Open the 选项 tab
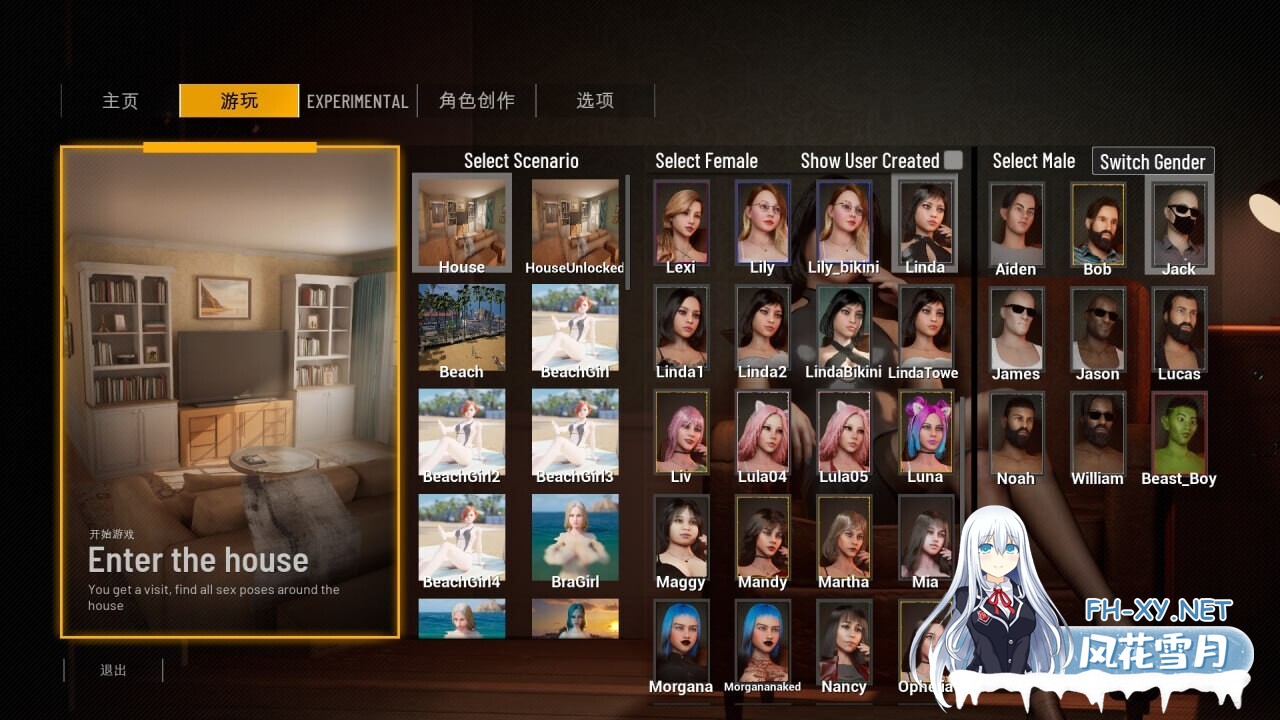 point(595,101)
